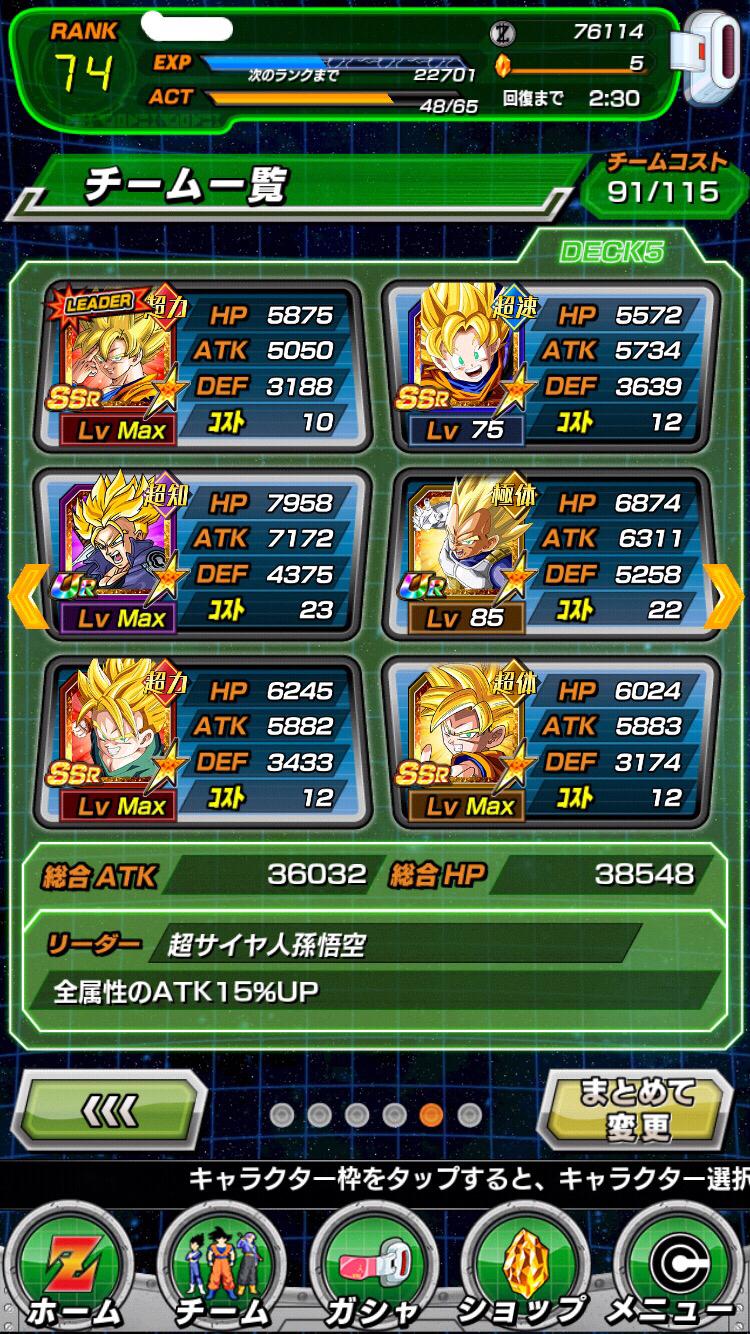
Task: Click the まとめて変更 bulk change button
Action: [636, 1109]
